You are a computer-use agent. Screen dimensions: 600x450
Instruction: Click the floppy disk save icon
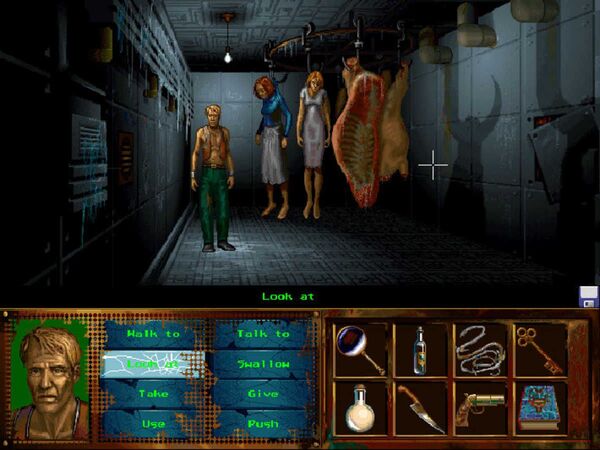point(588,296)
